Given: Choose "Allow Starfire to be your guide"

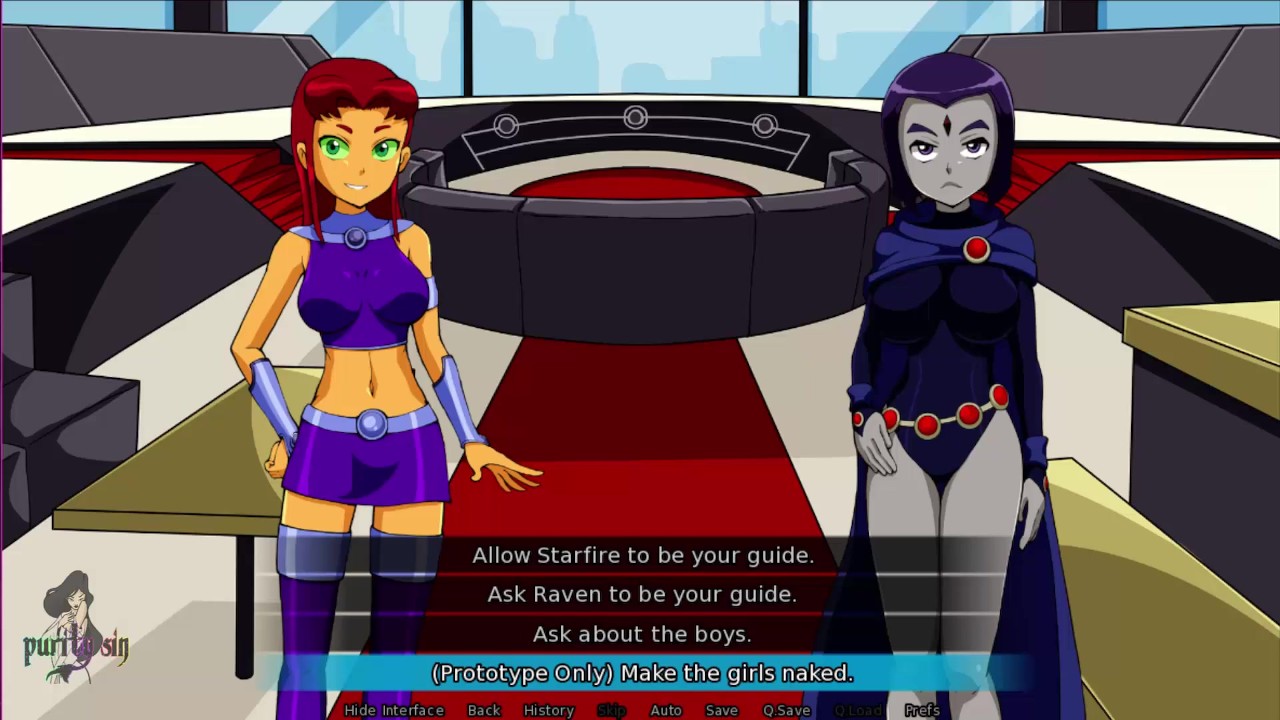Looking at the screenshot, I should pos(642,555).
